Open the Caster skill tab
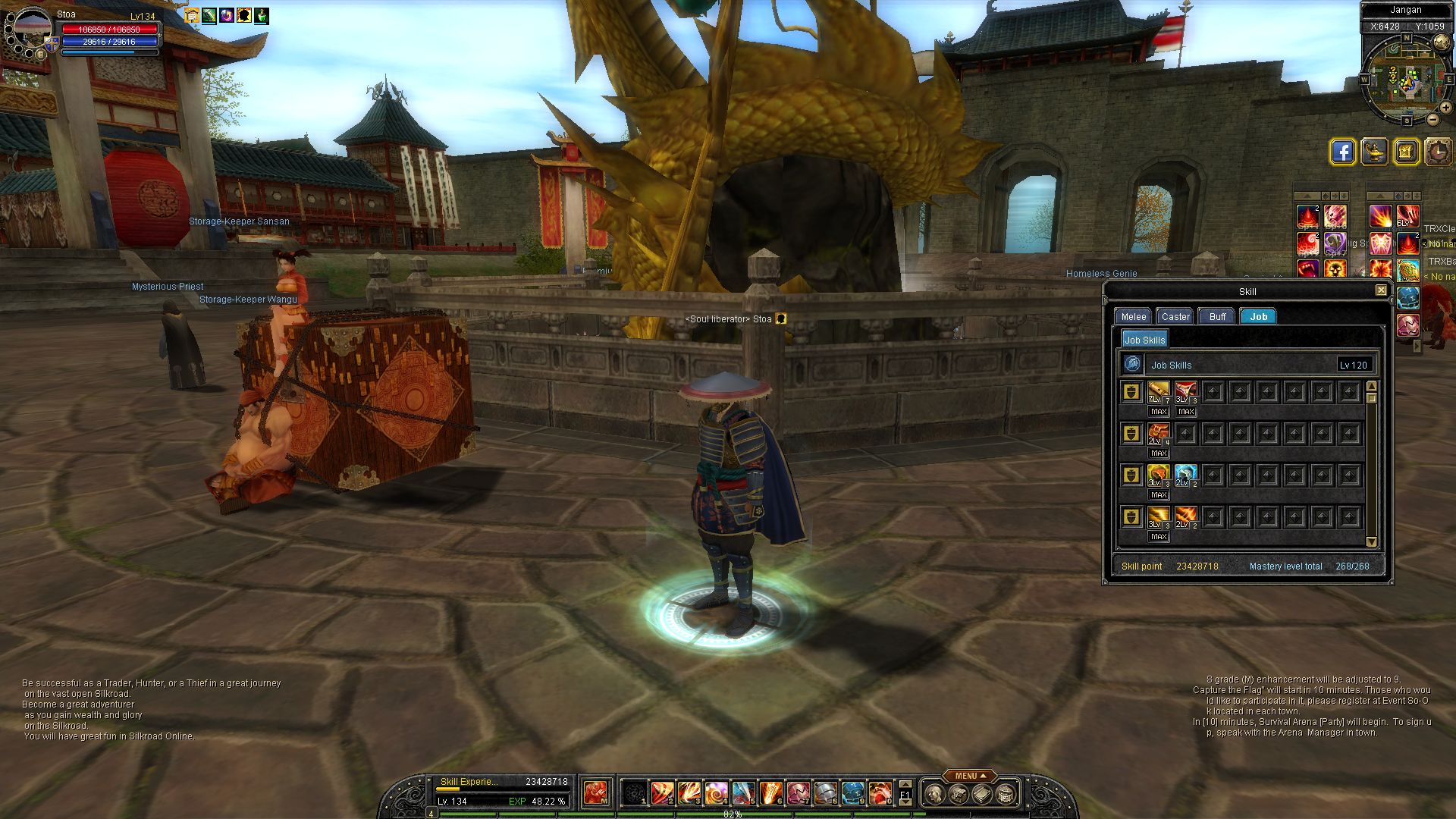 point(1175,317)
